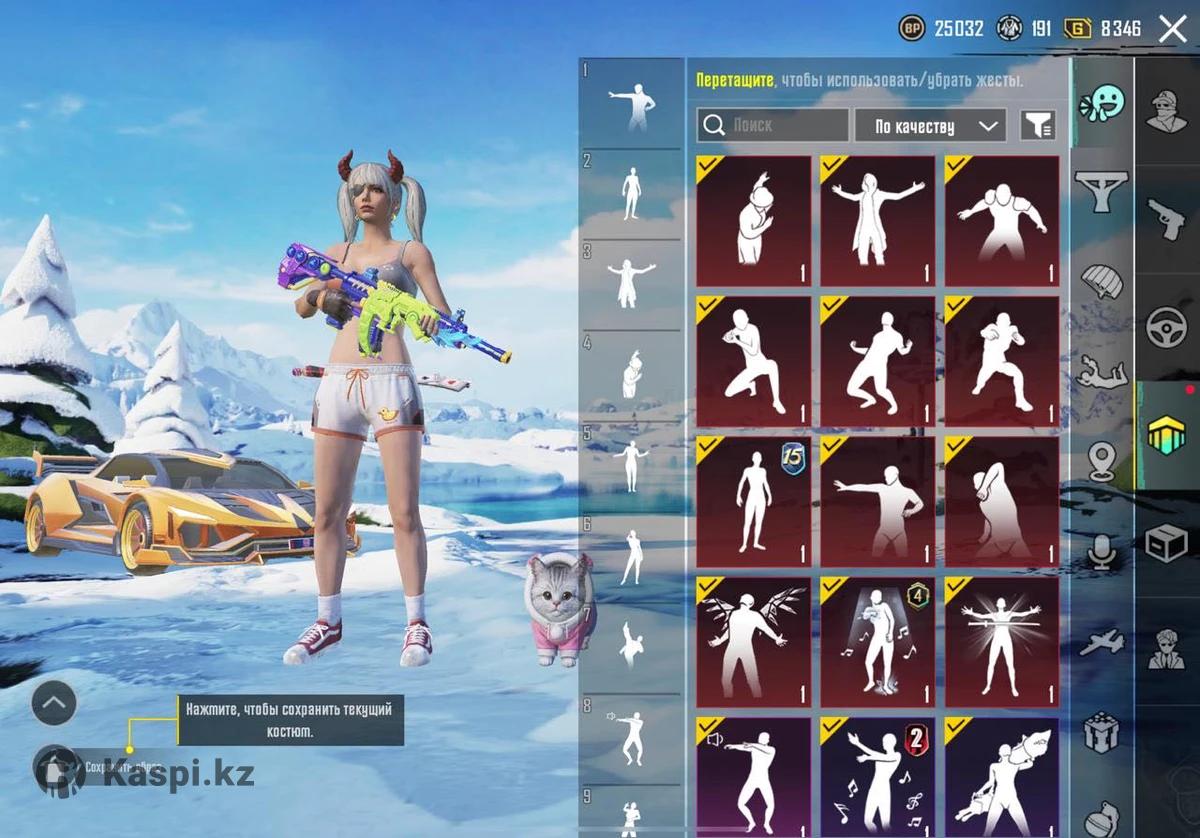Pick the emote tile with the red 2 badge
1200x838 pixels.
click(877, 776)
